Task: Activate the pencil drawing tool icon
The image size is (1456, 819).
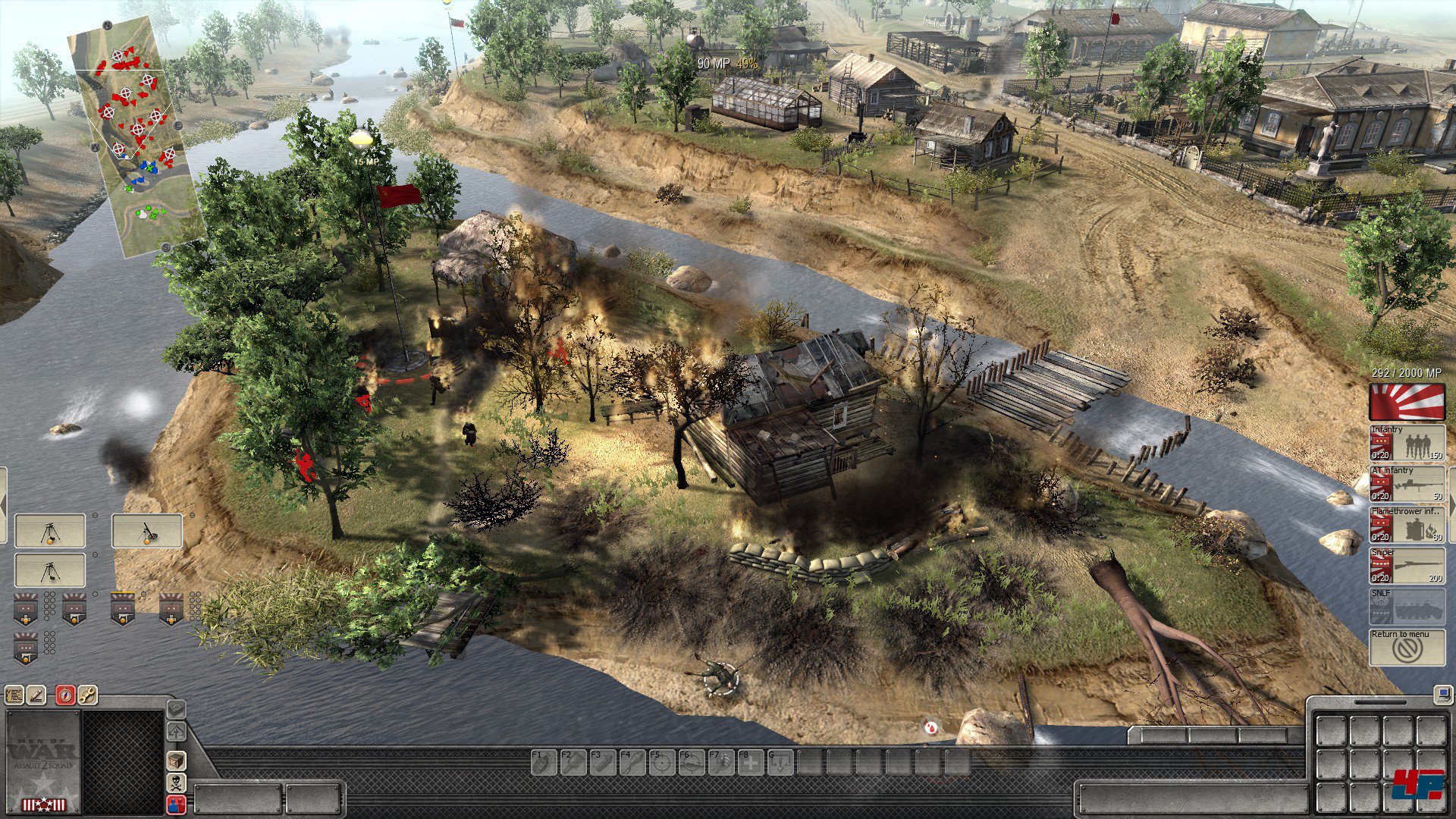Action: (36, 695)
